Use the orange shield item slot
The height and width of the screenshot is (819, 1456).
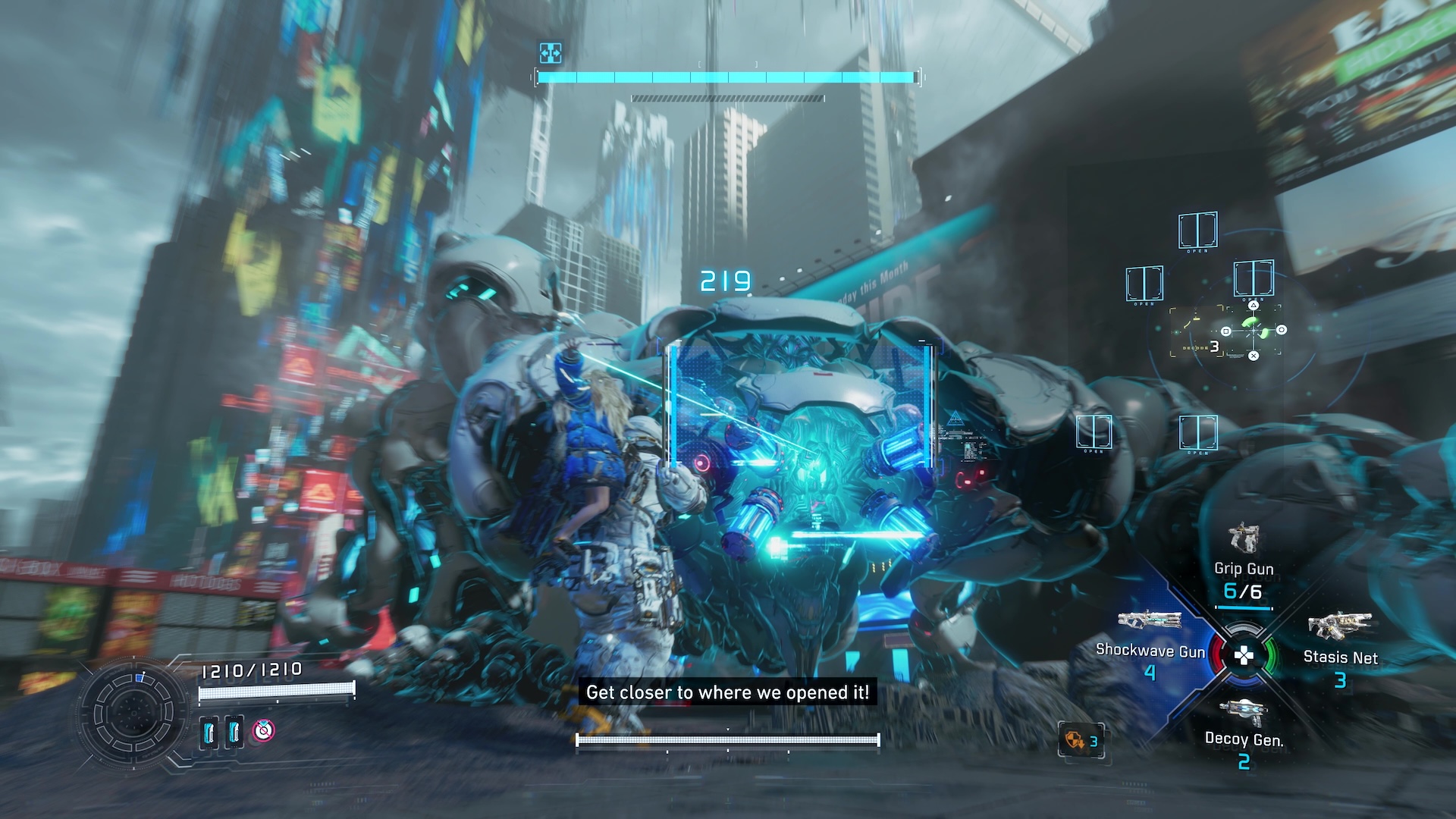tap(1081, 740)
